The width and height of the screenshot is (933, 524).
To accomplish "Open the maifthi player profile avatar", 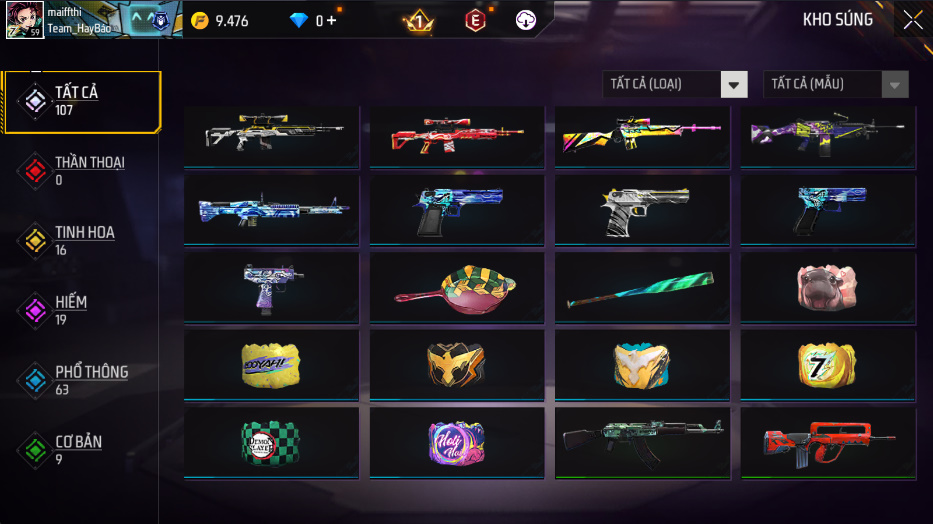I will click(24, 20).
